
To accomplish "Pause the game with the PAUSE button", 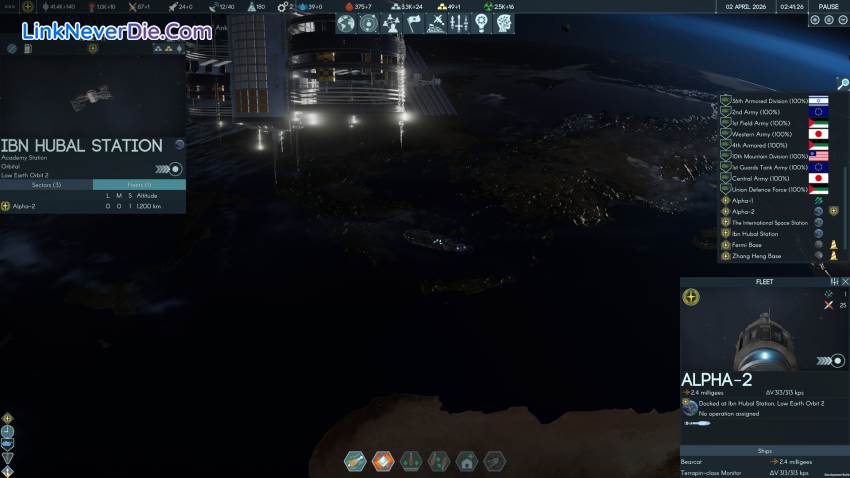I will tap(828, 6).
